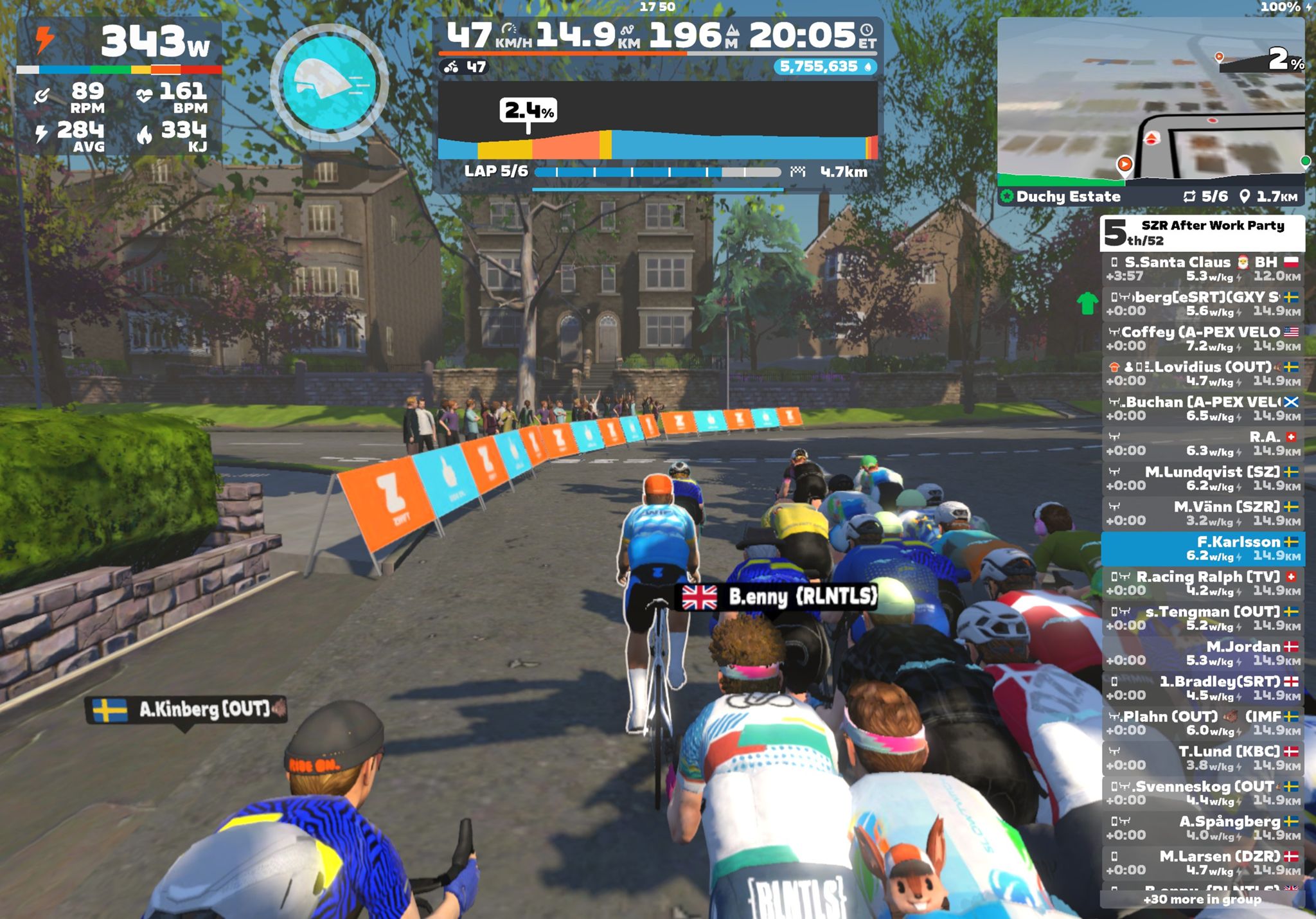The height and width of the screenshot is (919, 1316).
Task: Expand the +30 more in group entry
Action: pyautogui.click(x=1202, y=900)
